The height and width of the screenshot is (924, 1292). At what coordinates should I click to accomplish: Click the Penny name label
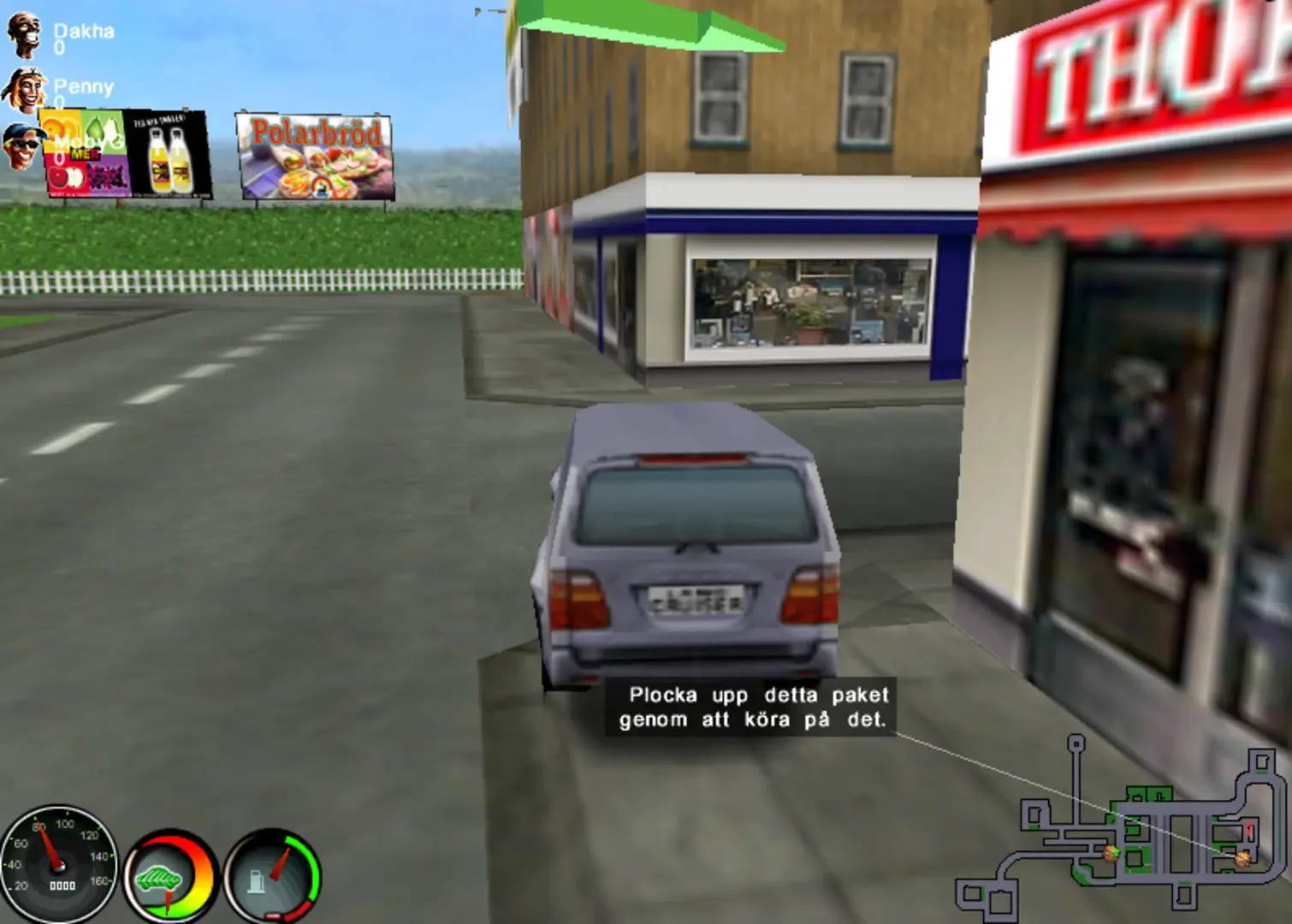click(84, 86)
